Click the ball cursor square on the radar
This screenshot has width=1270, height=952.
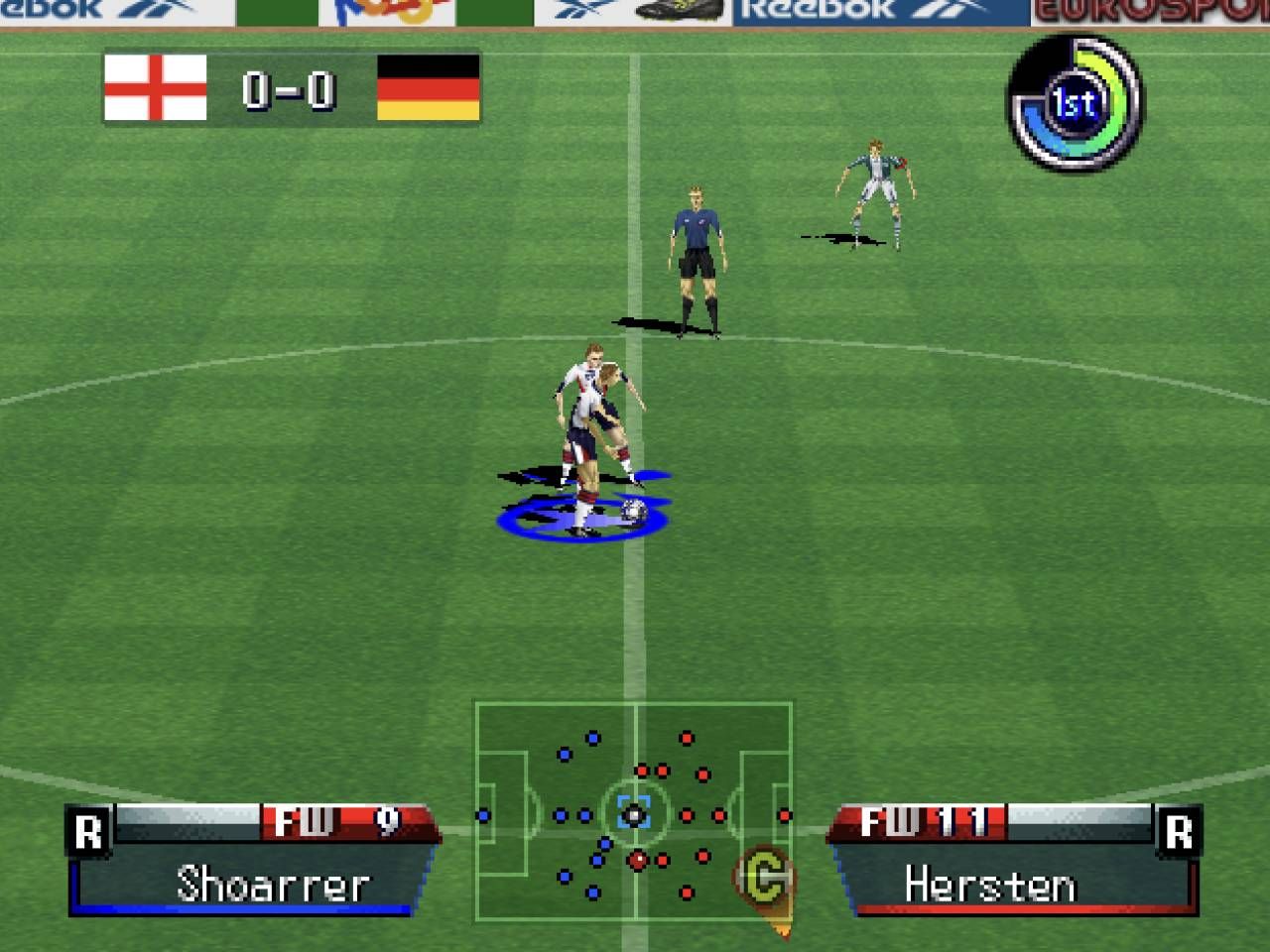(x=632, y=815)
